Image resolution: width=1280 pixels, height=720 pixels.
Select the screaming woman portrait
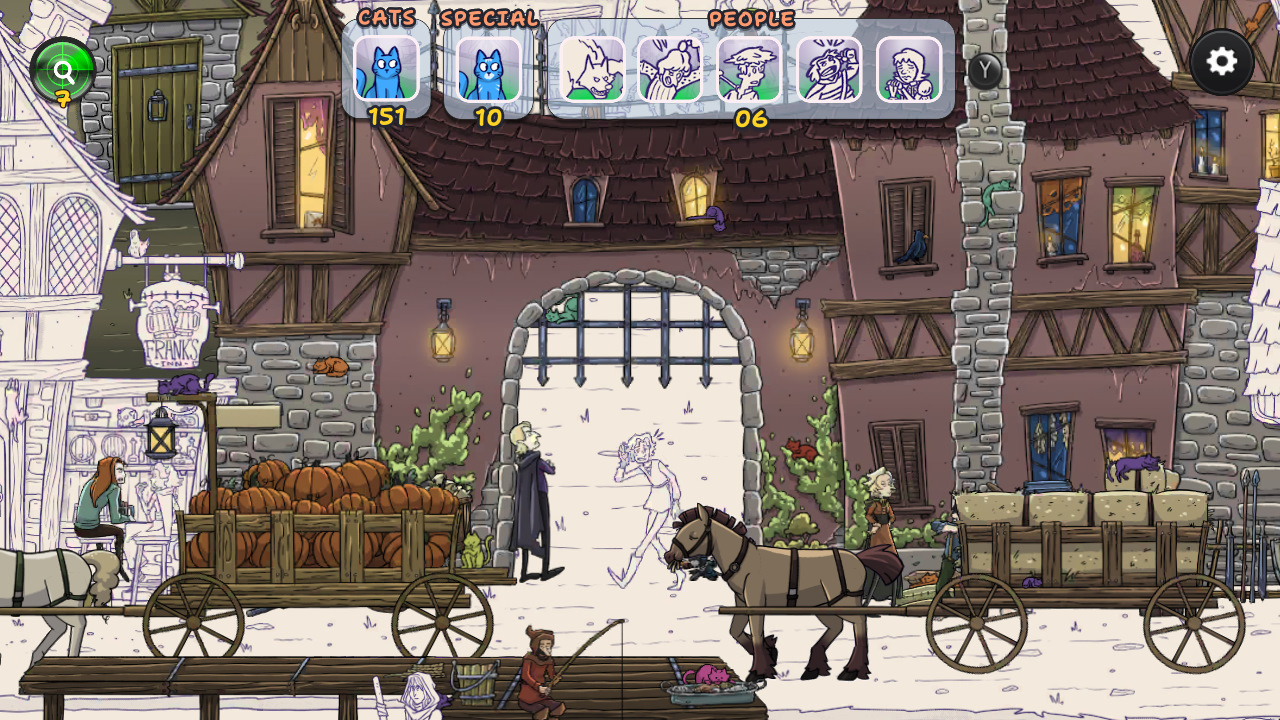coord(671,70)
